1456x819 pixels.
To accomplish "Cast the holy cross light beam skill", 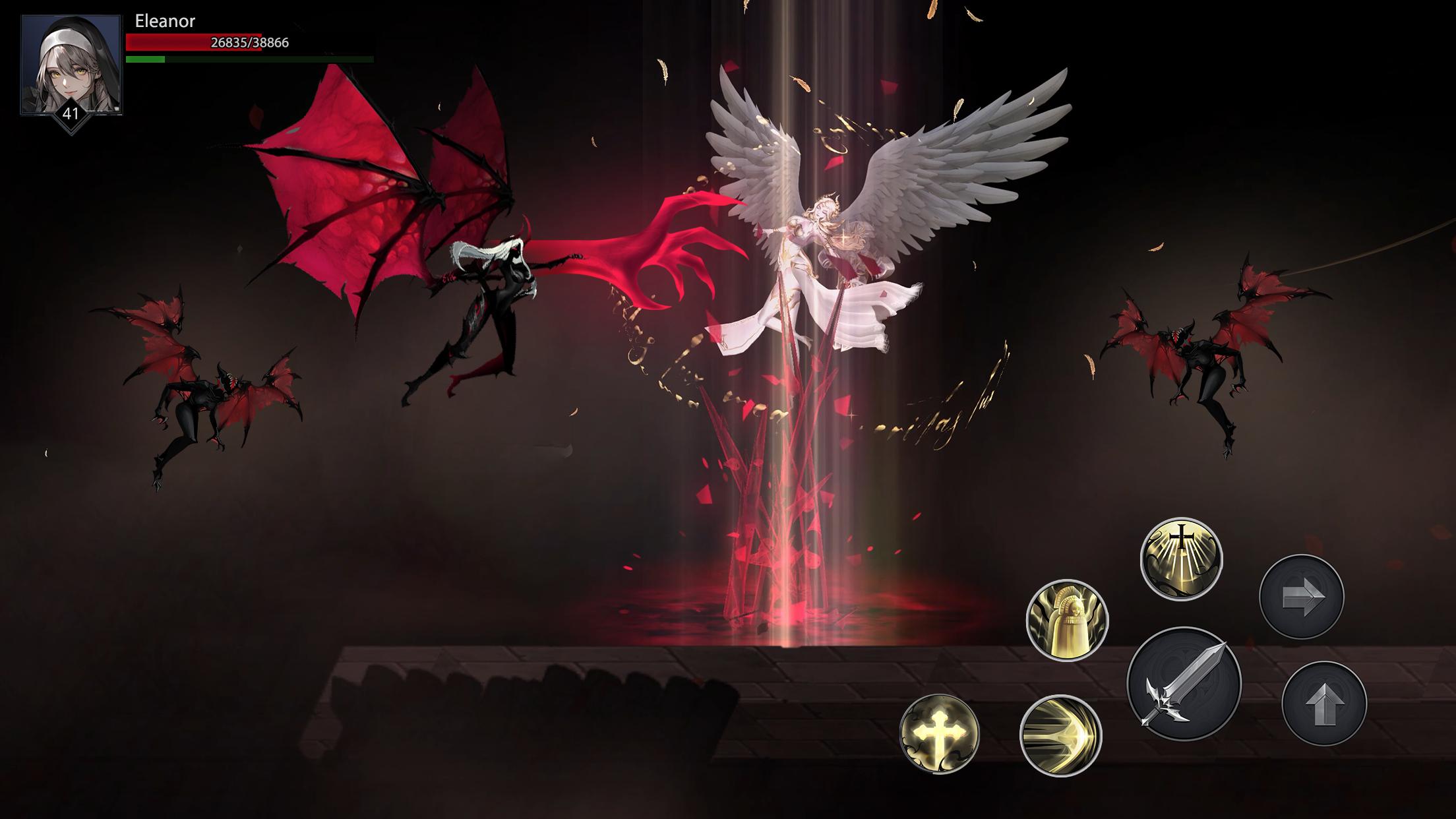I will [1181, 559].
